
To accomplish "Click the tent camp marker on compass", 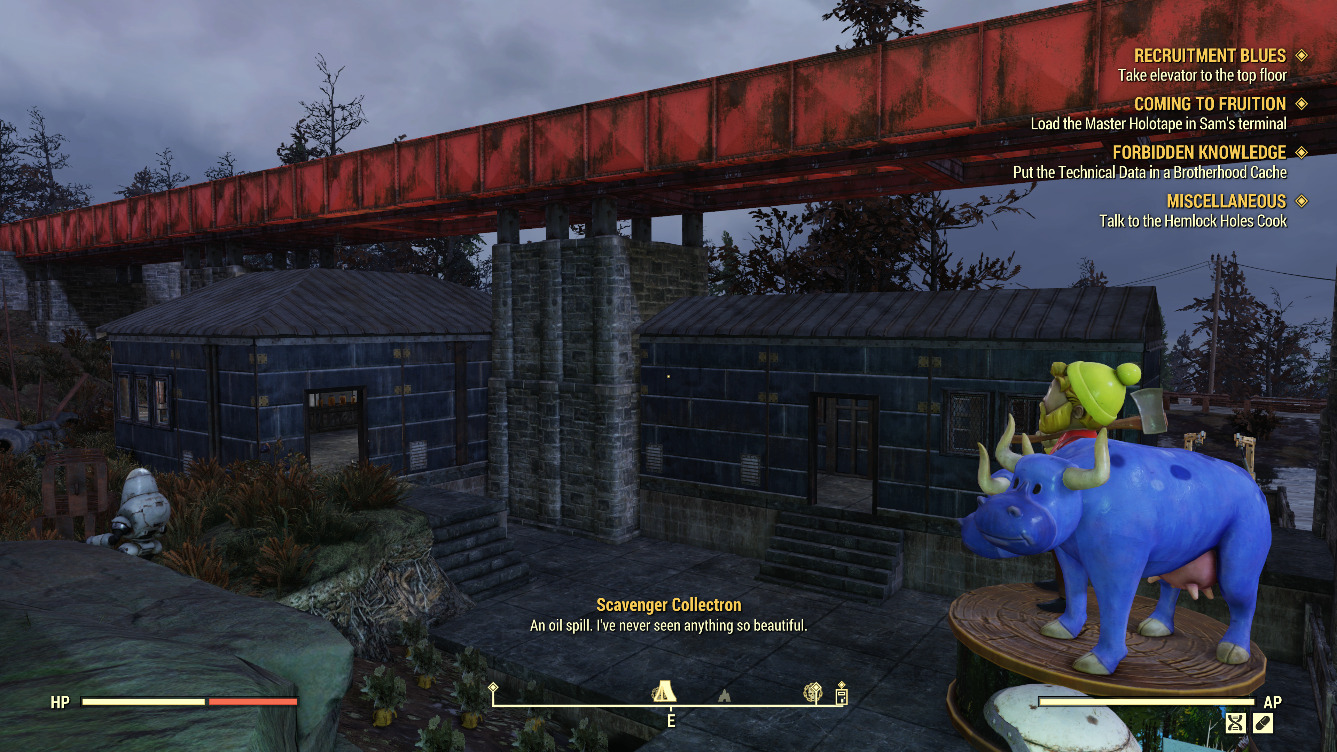I will [x=663, y=691].
